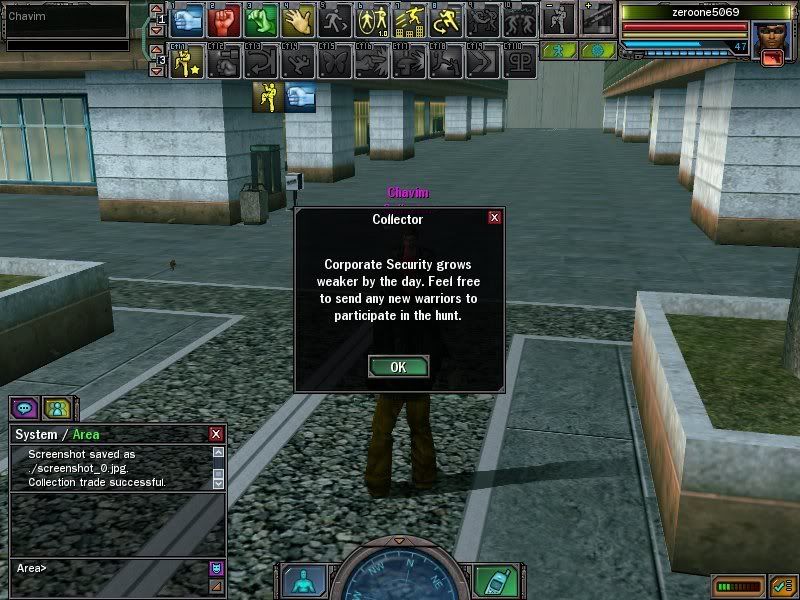The height and width of the screenshot is (600, 800).
Task: Open the purple speech bubble chat tab
Action: 25,408
